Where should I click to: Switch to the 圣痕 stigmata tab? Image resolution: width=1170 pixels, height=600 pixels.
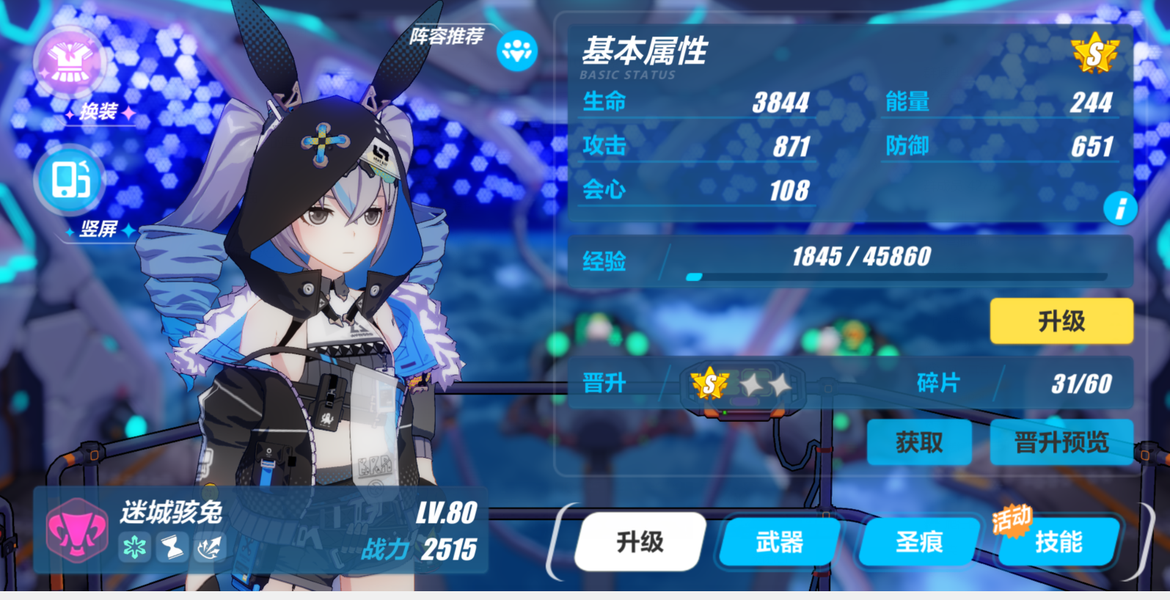pos(919,542)
